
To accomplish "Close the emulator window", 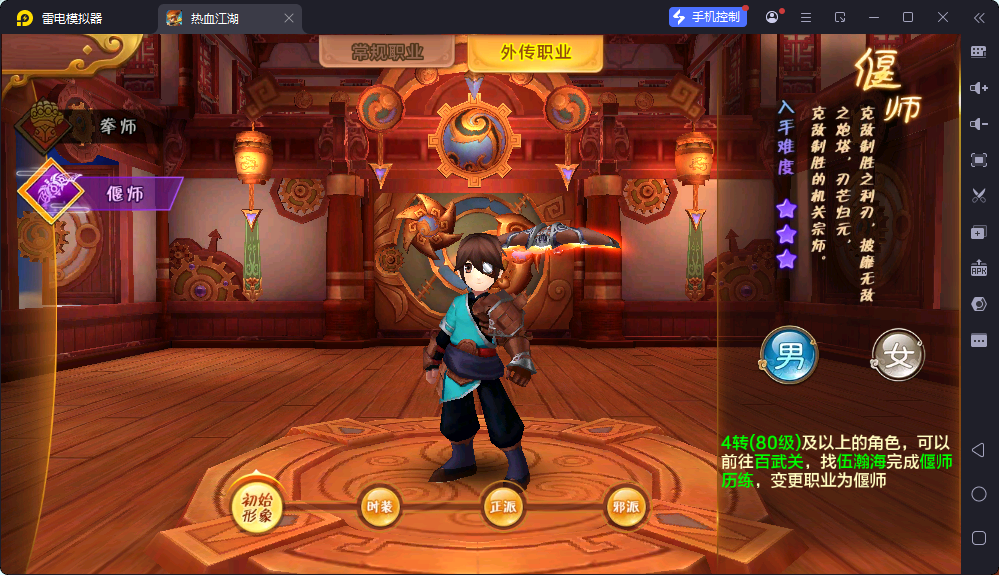I will pos(943,17).
